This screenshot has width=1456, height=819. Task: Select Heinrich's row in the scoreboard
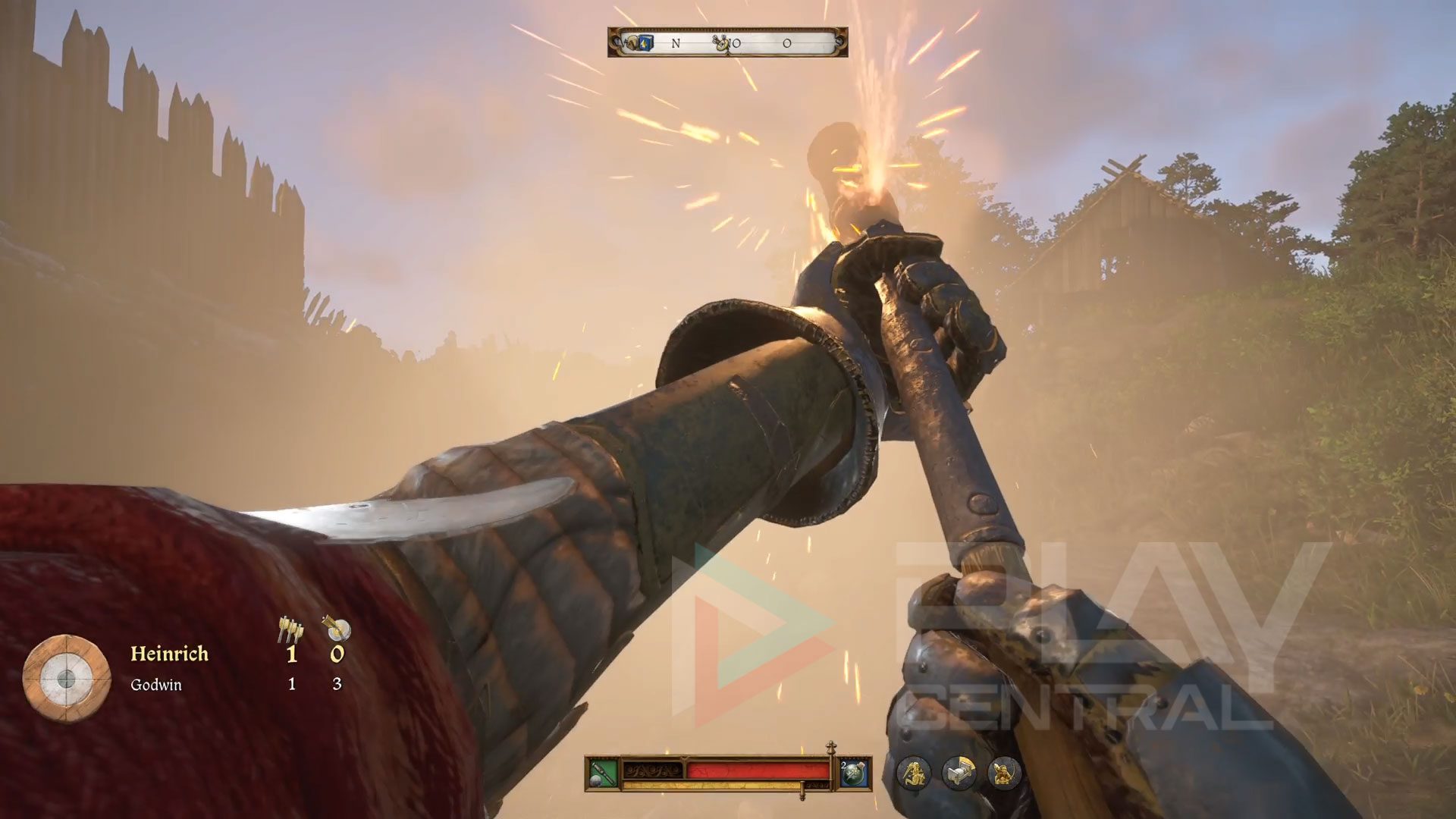coord(169,654)
